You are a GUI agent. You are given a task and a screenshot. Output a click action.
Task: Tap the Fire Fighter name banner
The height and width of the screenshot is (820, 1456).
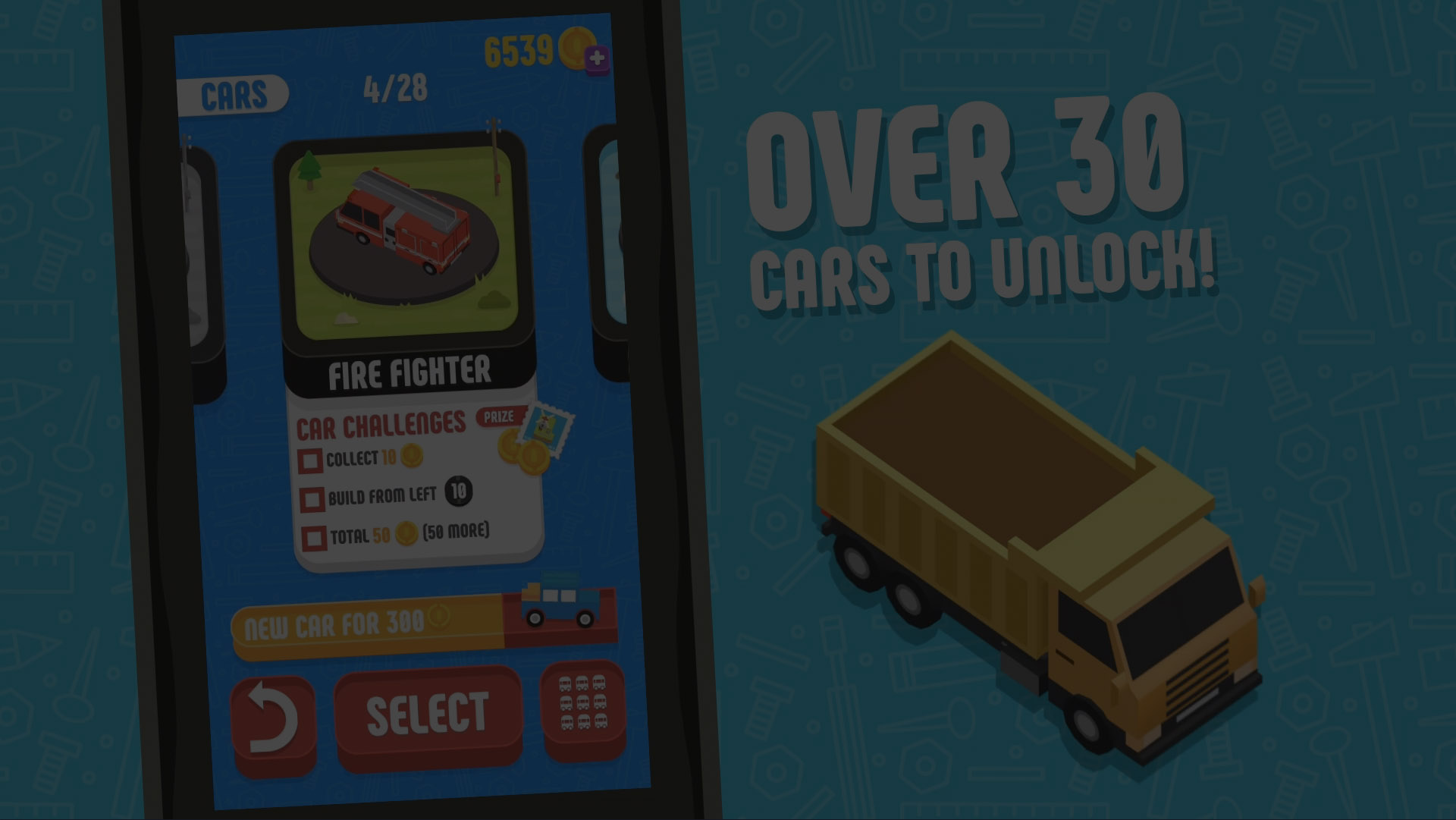coord(410,371)
